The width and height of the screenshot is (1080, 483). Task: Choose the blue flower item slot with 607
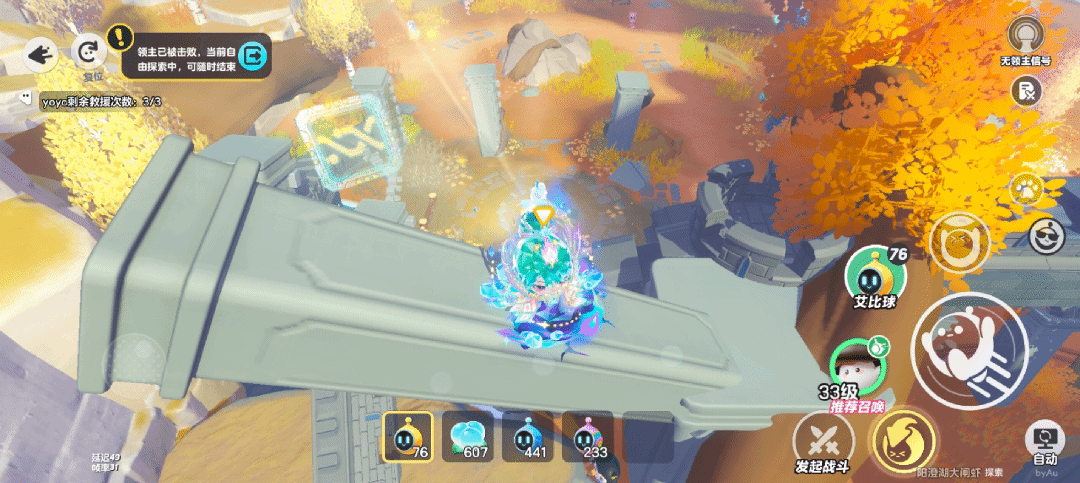tap(467, 436)
